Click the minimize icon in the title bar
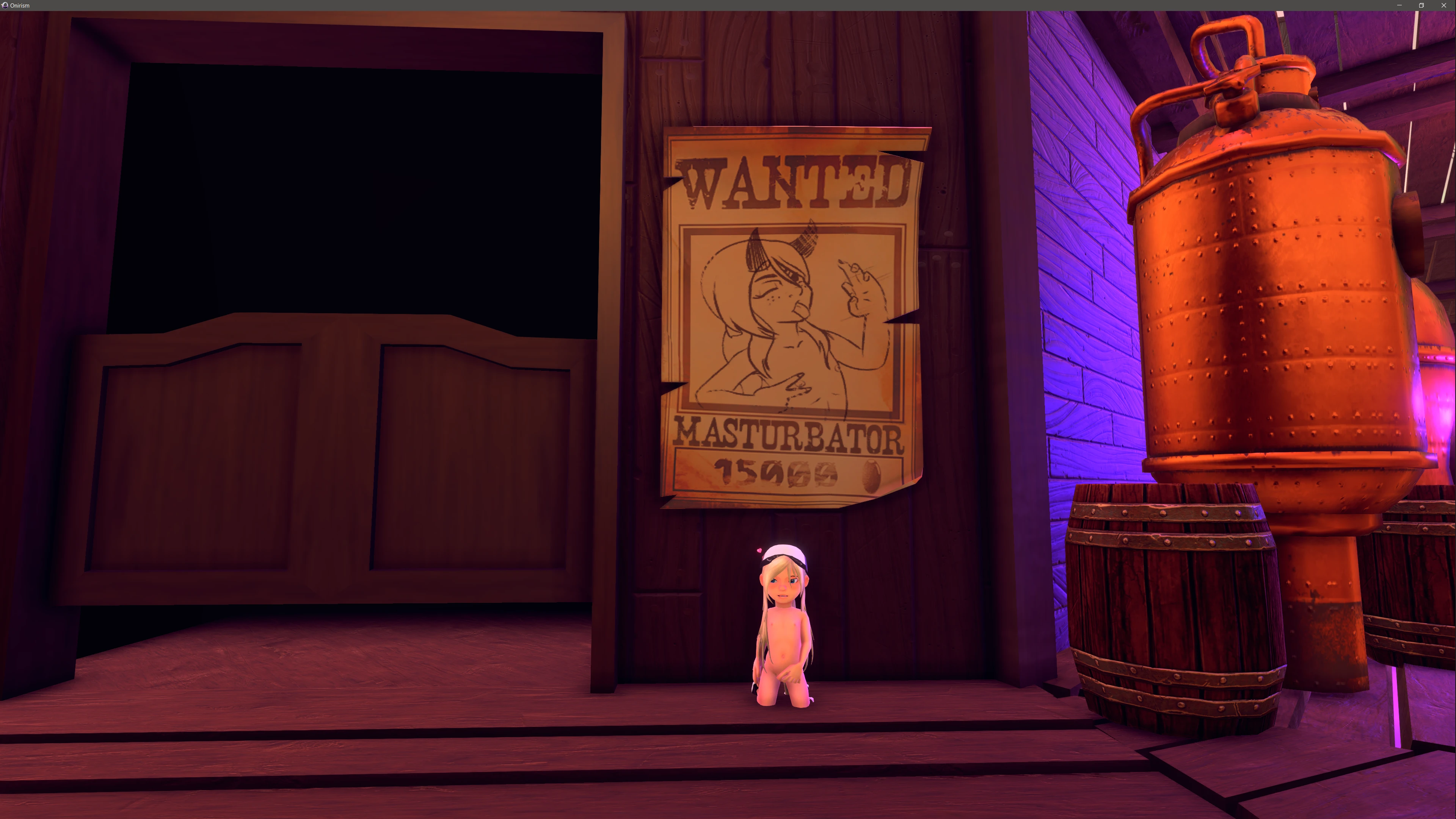 (1400, 5)
